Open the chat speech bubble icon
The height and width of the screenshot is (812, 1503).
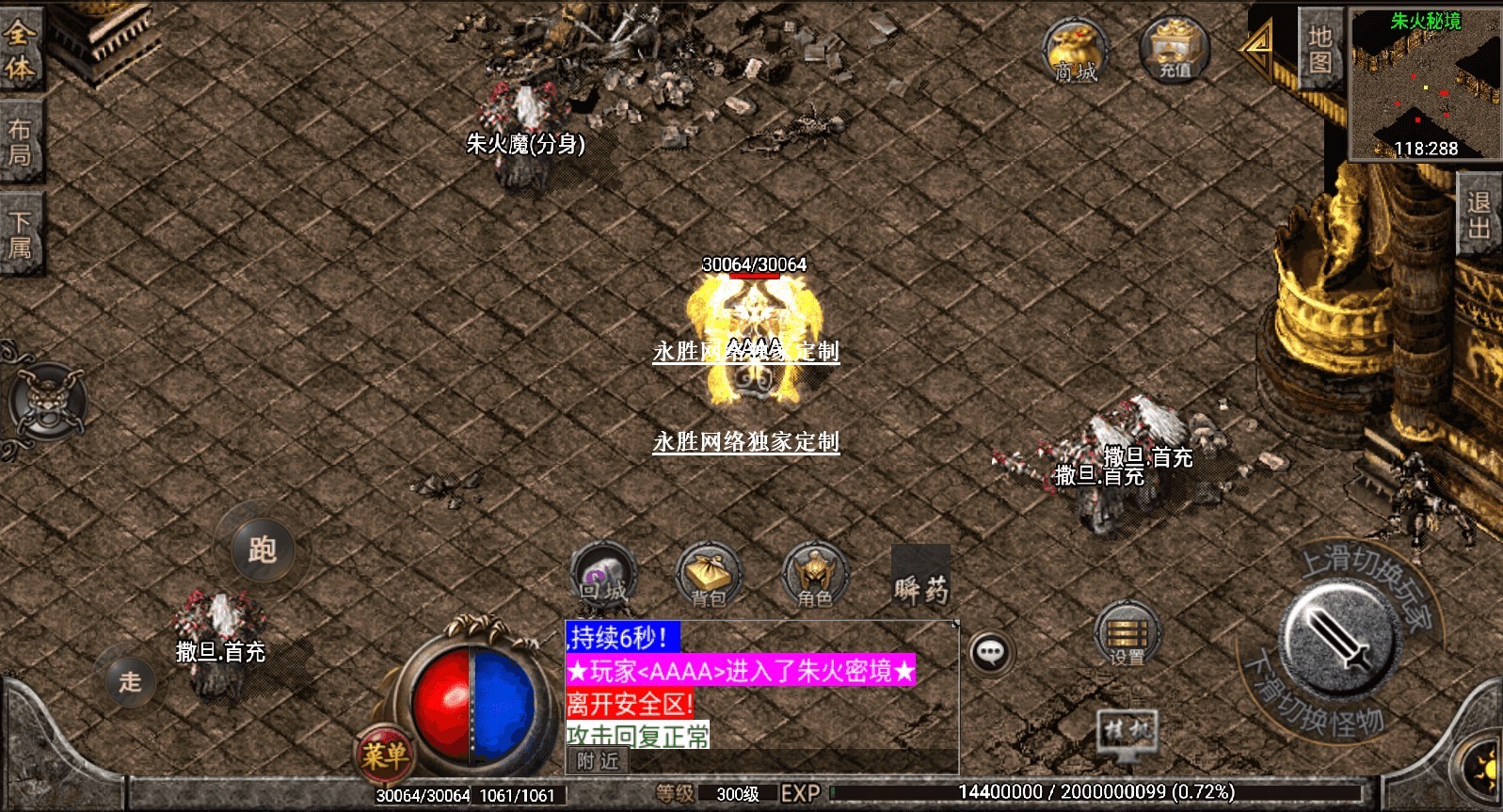click(990, 652)
